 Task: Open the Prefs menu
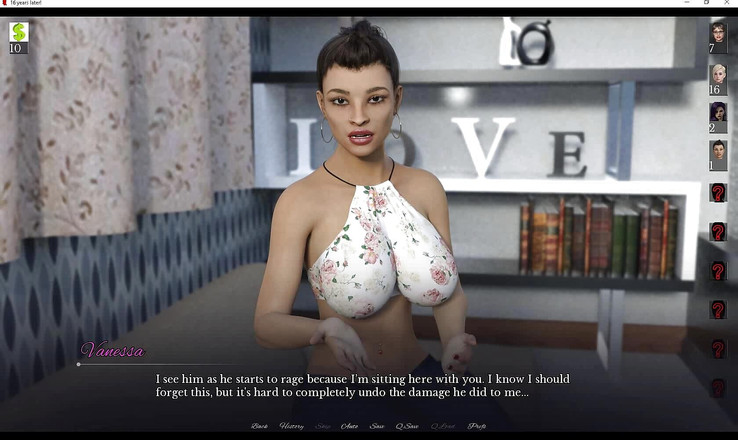pos(477,426)
